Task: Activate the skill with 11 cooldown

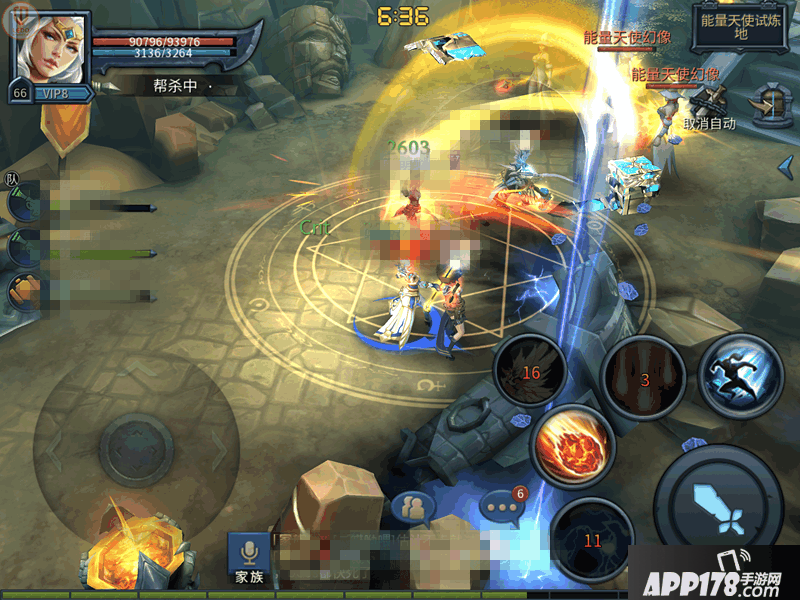Action: point(592,538)
